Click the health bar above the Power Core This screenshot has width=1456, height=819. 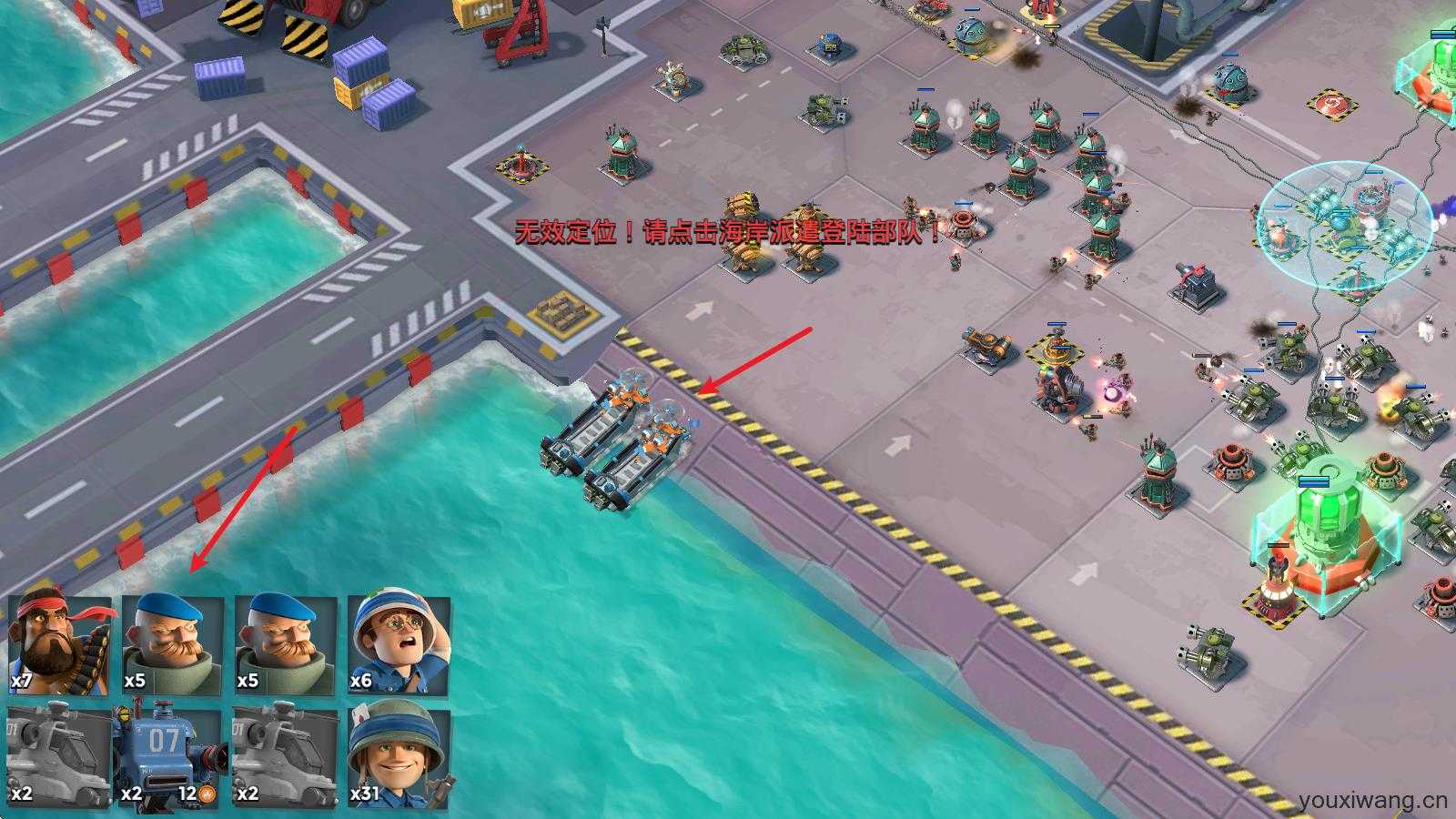click(x=1313, y=481)
